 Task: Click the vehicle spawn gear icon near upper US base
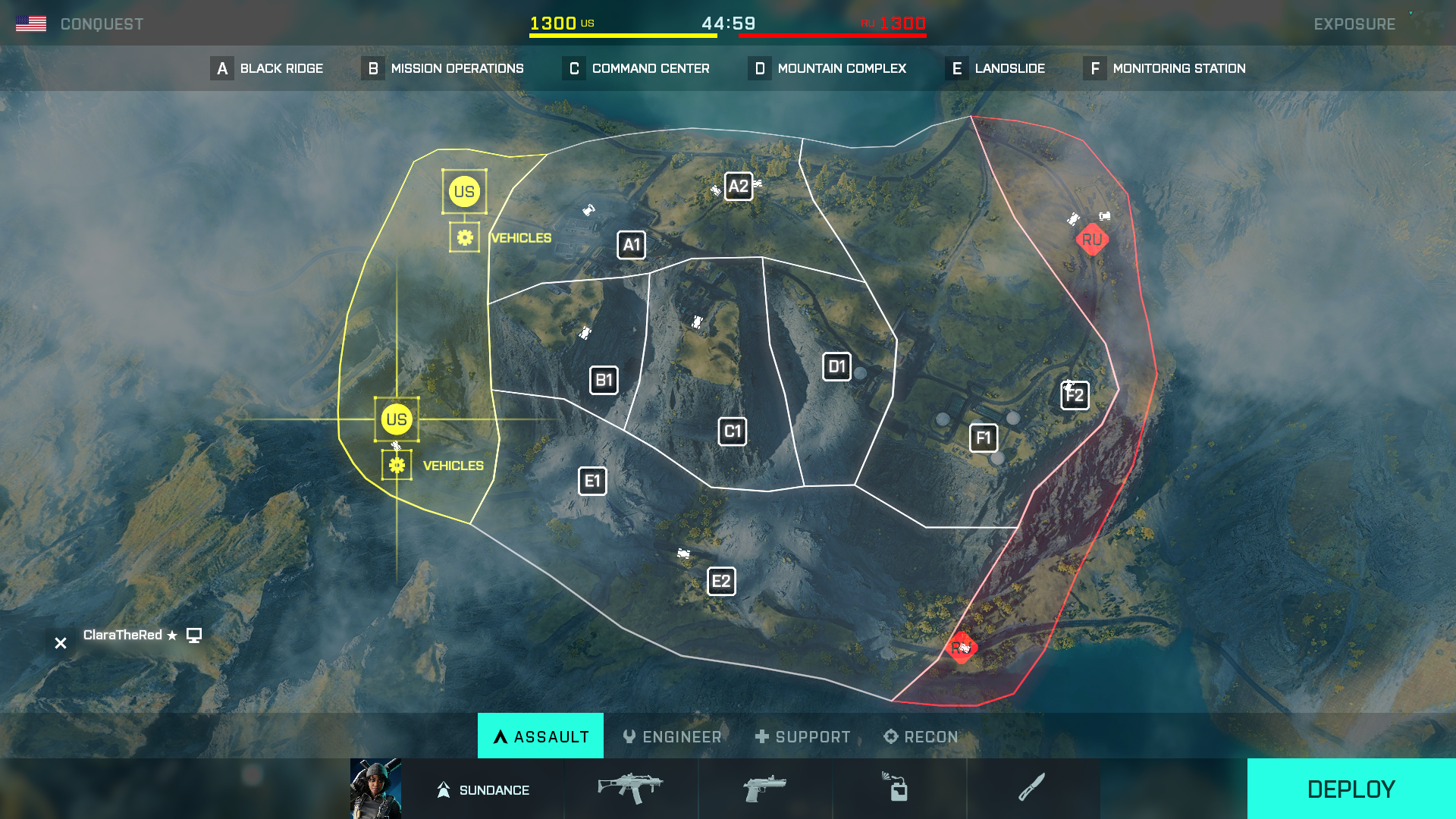(x=465, y=236)
